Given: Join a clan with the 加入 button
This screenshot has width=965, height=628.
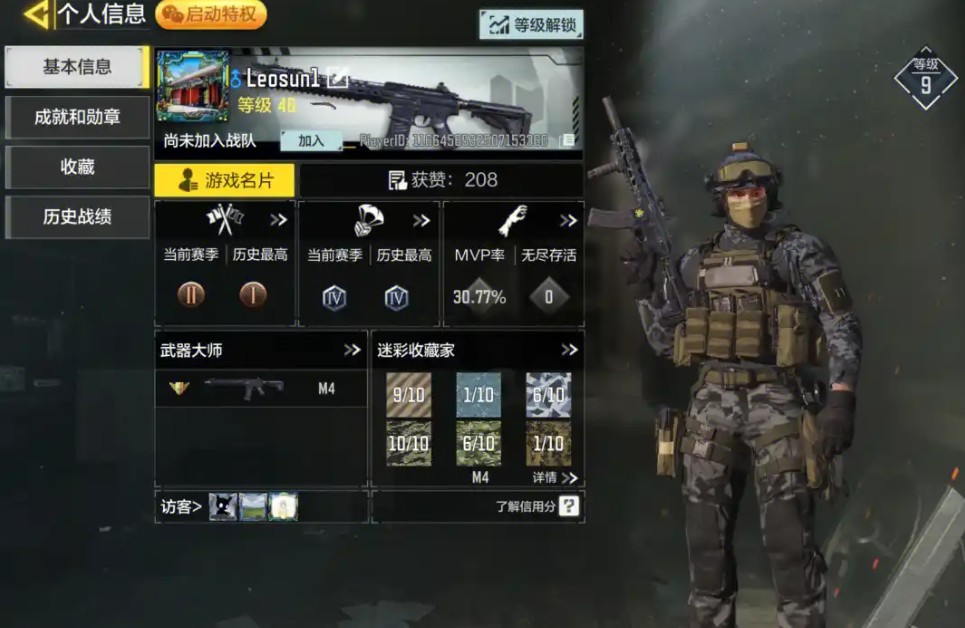Looking at the screenshot, I should click(x=311, y=141).
